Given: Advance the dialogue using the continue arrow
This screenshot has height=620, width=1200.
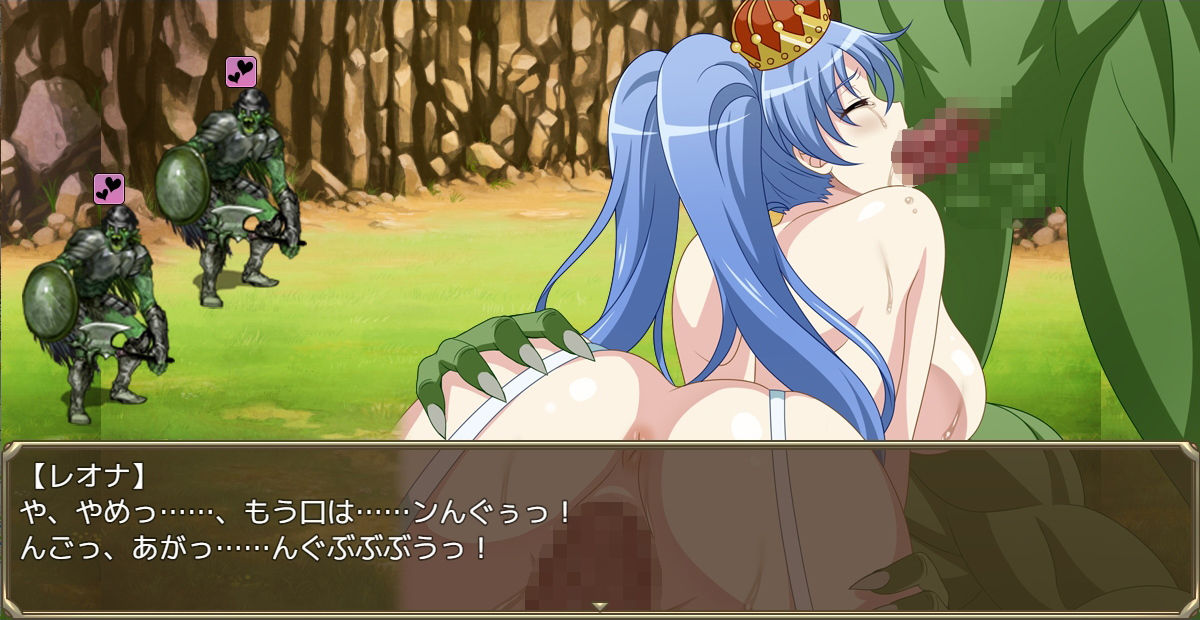Looking at the screenshot, I should click(x=599, y=606).
